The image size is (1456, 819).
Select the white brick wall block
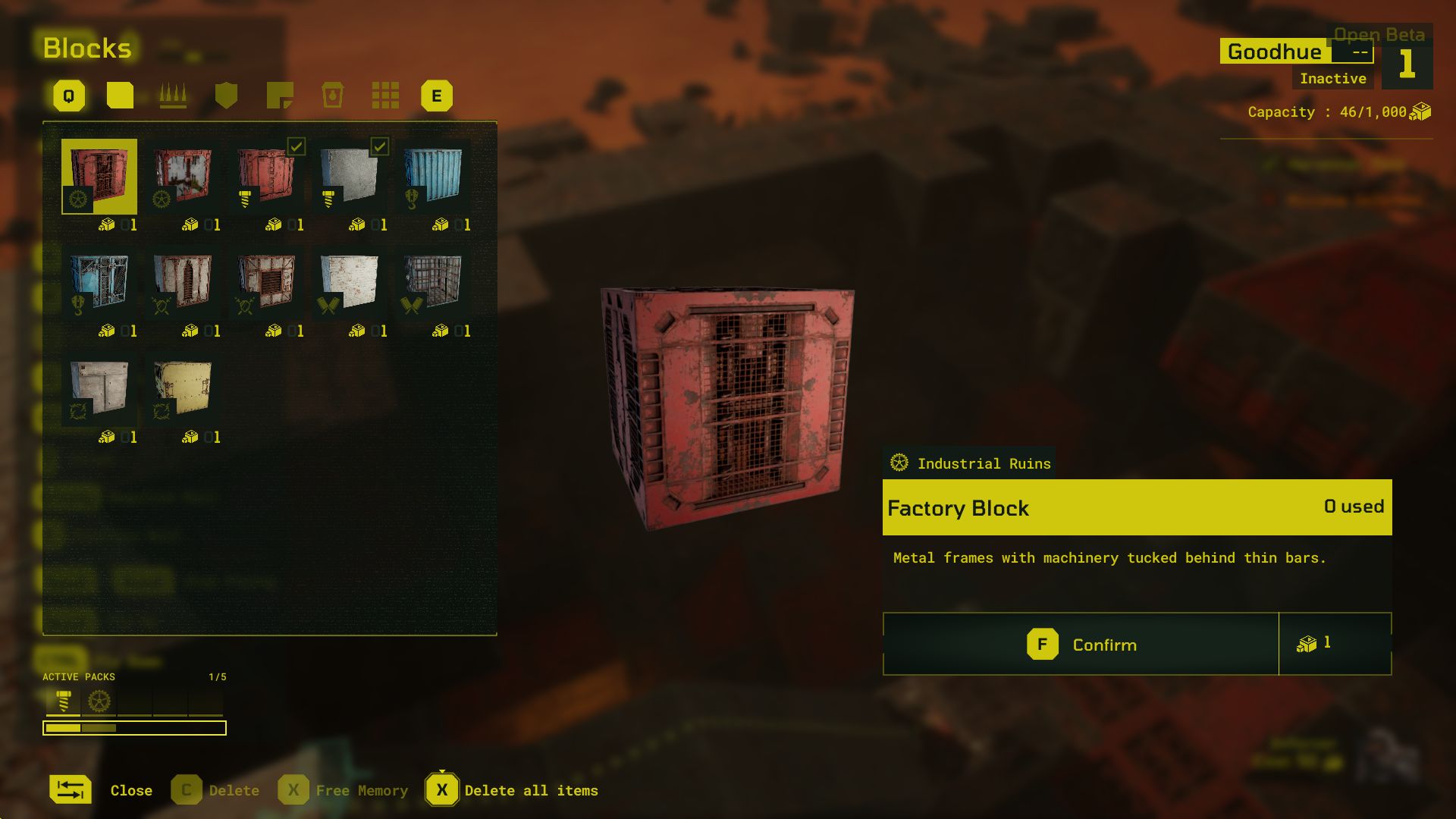[350, 282]
